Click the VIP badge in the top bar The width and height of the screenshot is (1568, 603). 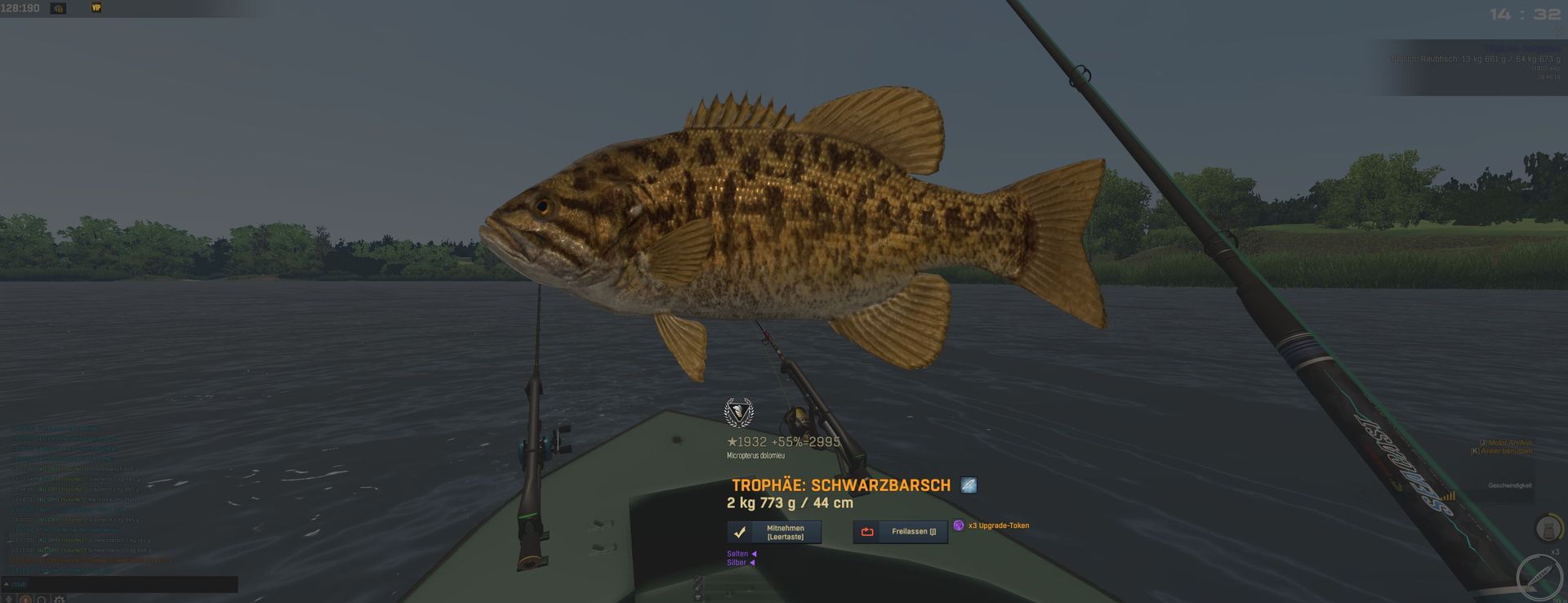tap(96, 8)
